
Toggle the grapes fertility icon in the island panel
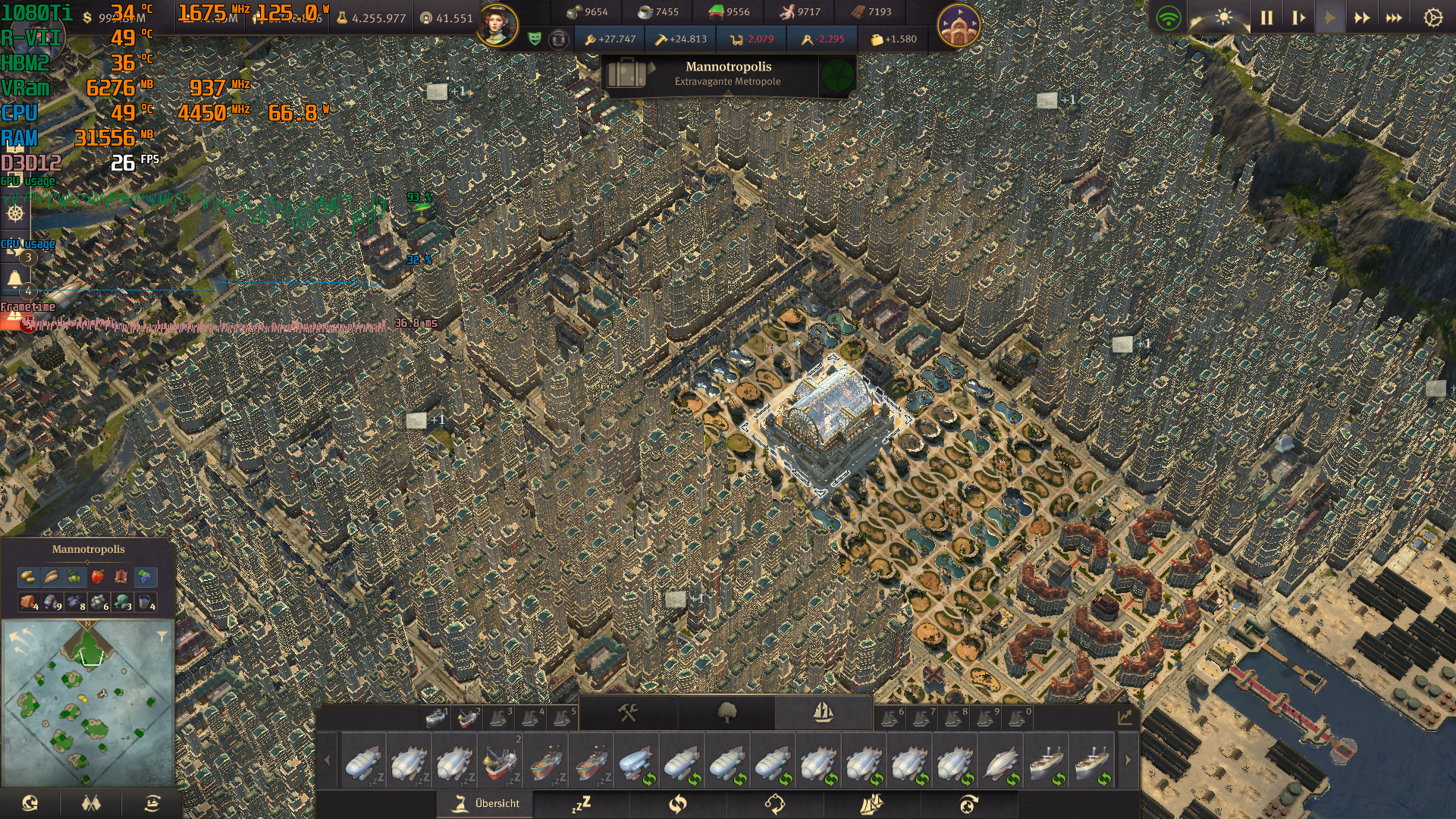click(146, 578)
